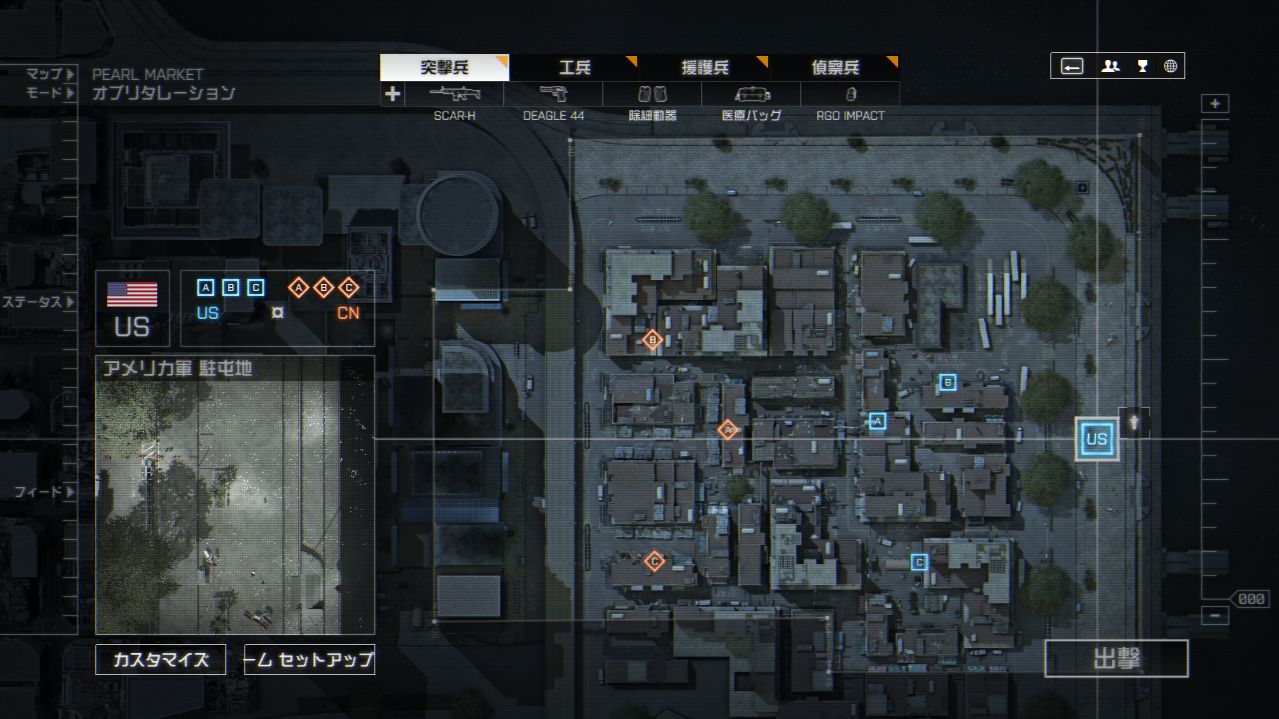
Task: Select the RGO IMPACT grenade slot
Action: (x=850, y=95)
